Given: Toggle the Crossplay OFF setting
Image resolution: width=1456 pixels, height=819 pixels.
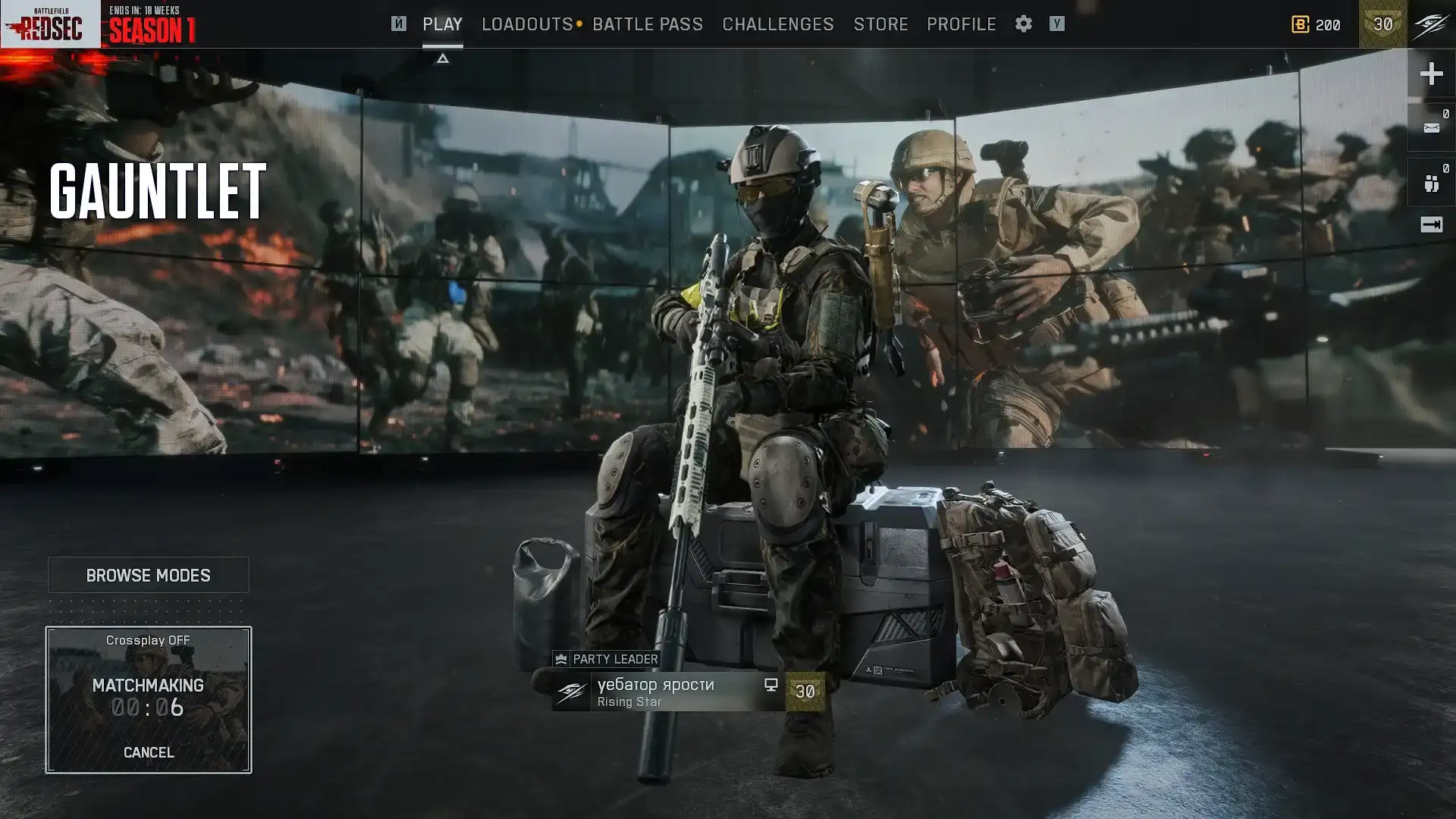Looking at the screenshot, I should [149, 639].
